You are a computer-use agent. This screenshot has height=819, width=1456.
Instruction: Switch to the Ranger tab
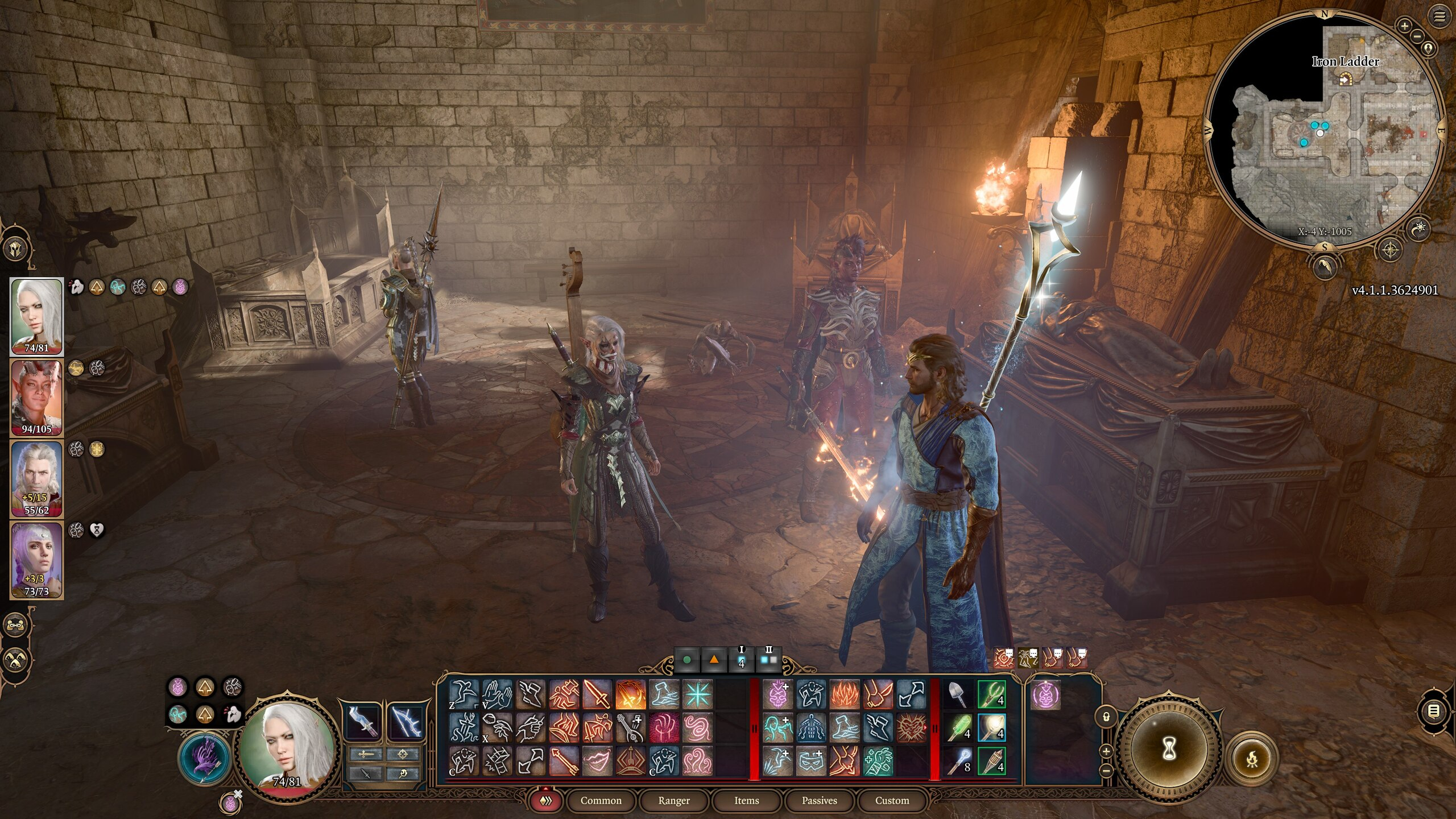[673, 800]
